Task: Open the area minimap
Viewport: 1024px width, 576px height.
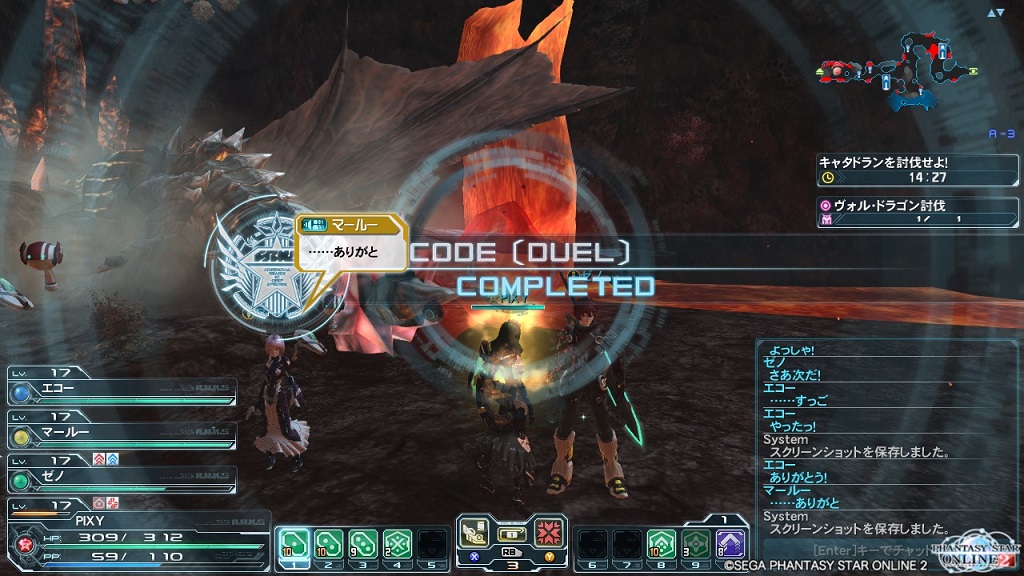Action: [893, 70]
